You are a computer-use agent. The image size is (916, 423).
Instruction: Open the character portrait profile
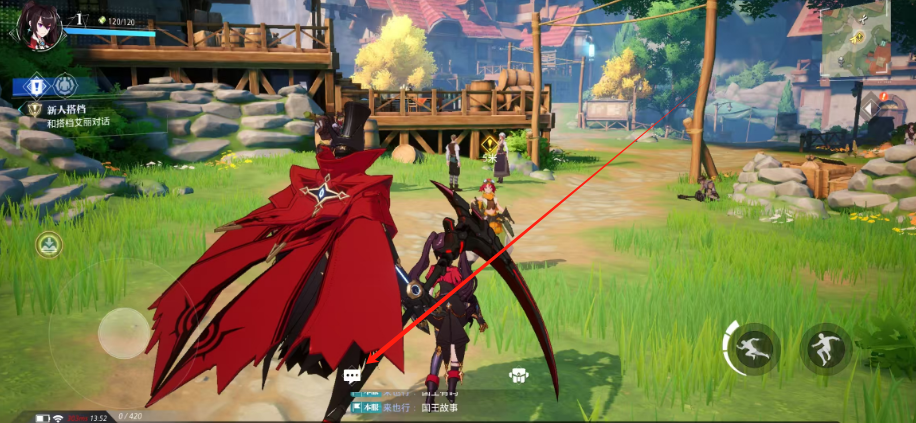(x=35, y=24)
